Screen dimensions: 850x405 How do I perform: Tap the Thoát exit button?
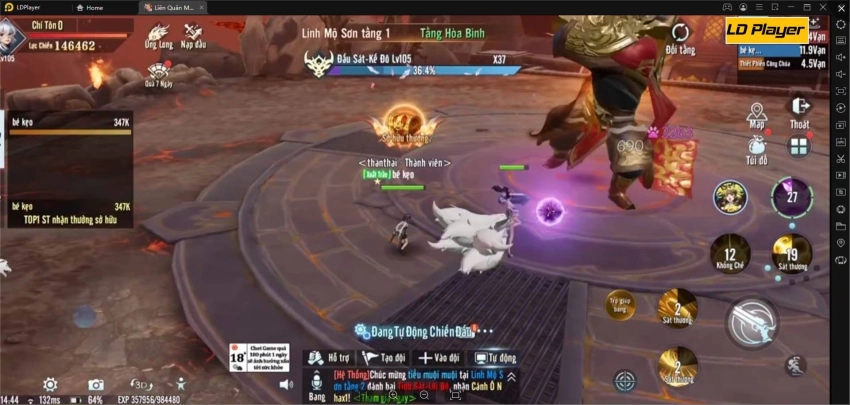coord(799,110)
